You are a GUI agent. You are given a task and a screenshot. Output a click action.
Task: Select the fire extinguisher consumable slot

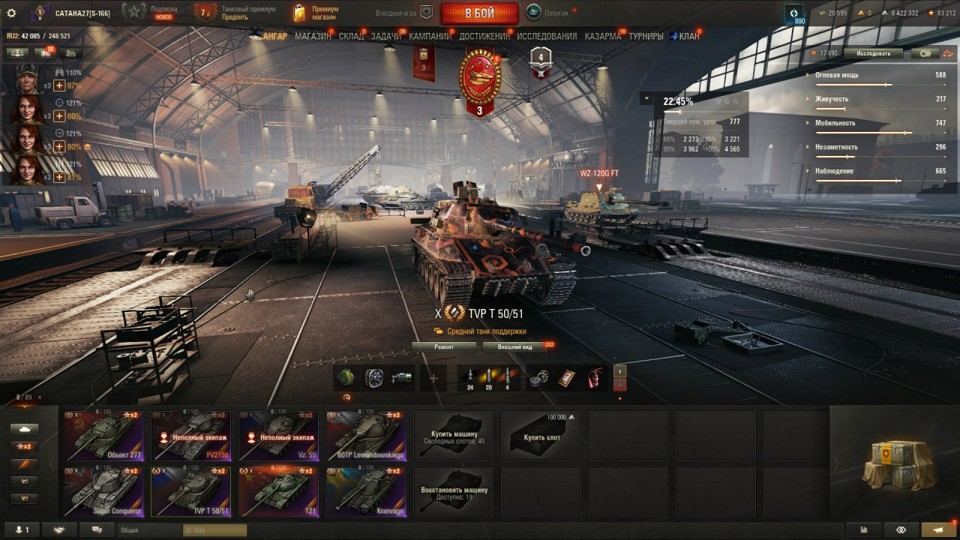[594, 378]
